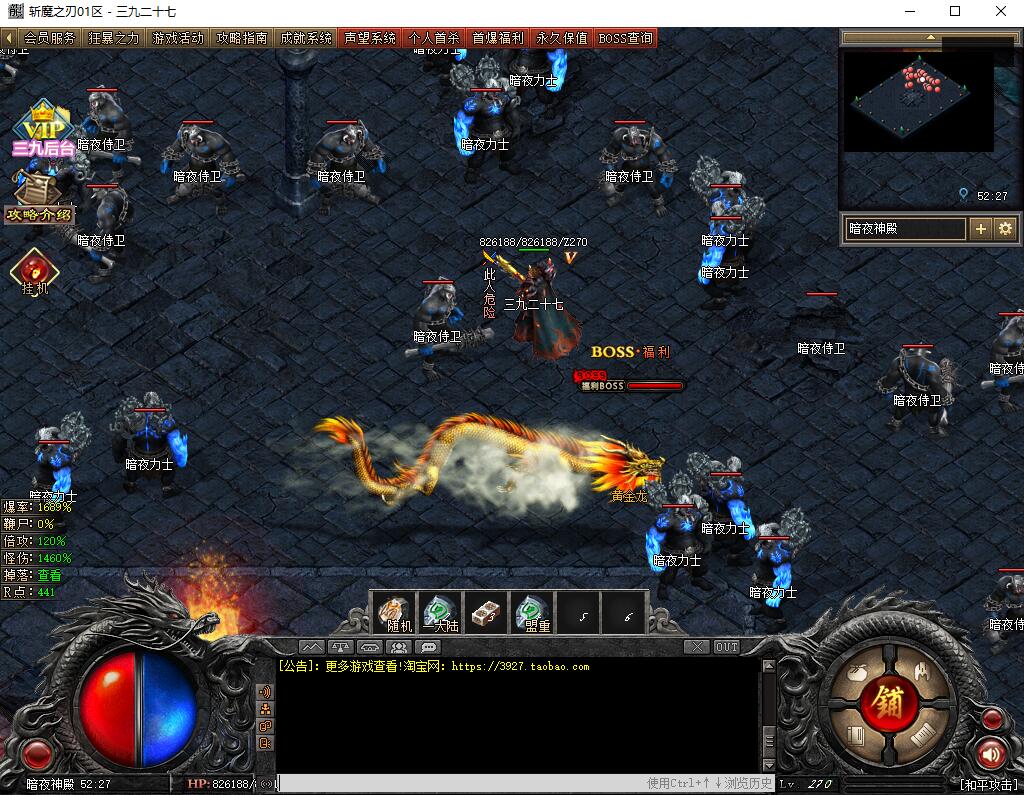Open the bag pouch icon on wheel
Viewport: 1024px width, 795px height.
(x=855, y=674)
